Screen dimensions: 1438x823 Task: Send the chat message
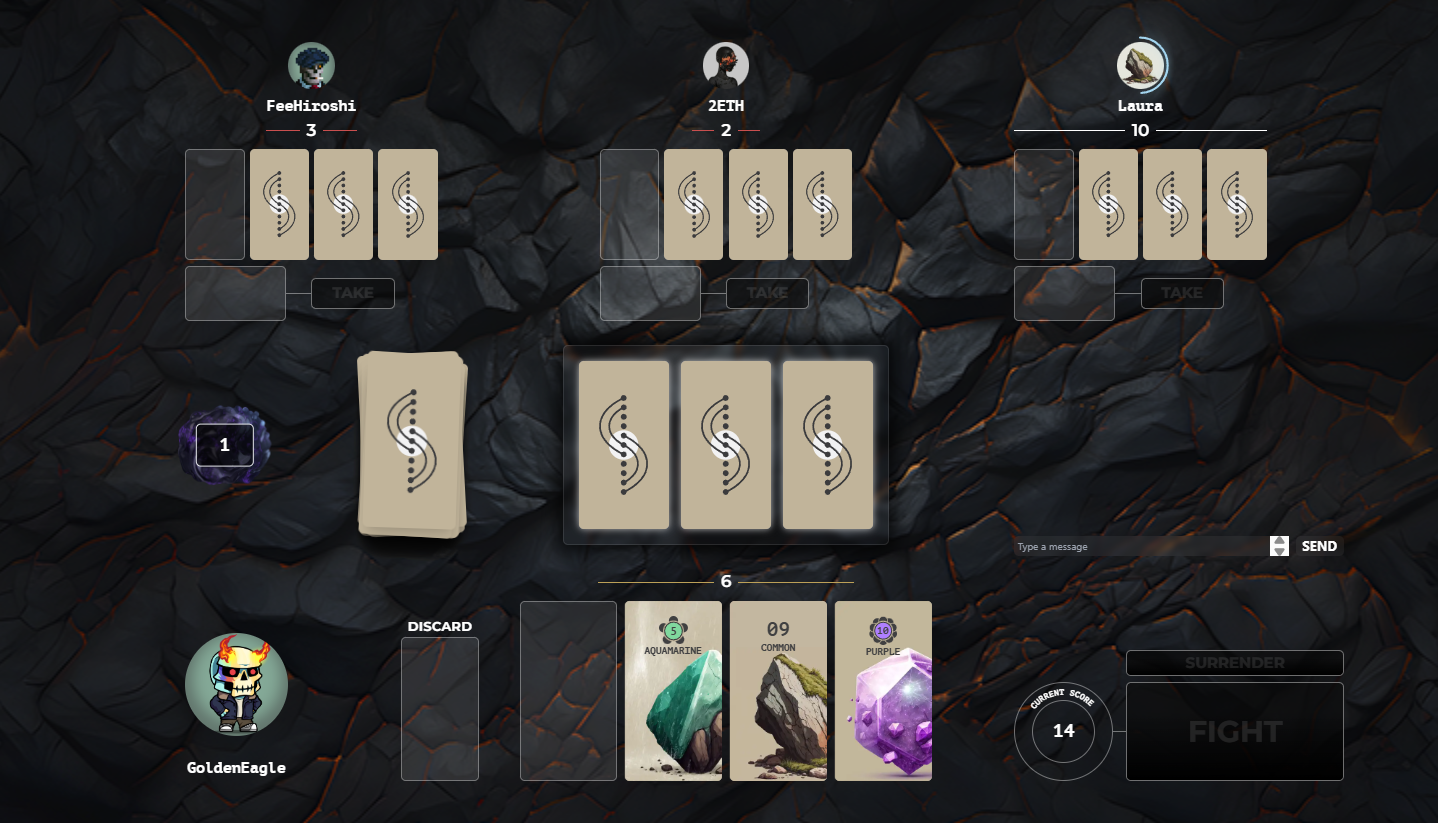tap(1319, 546)
